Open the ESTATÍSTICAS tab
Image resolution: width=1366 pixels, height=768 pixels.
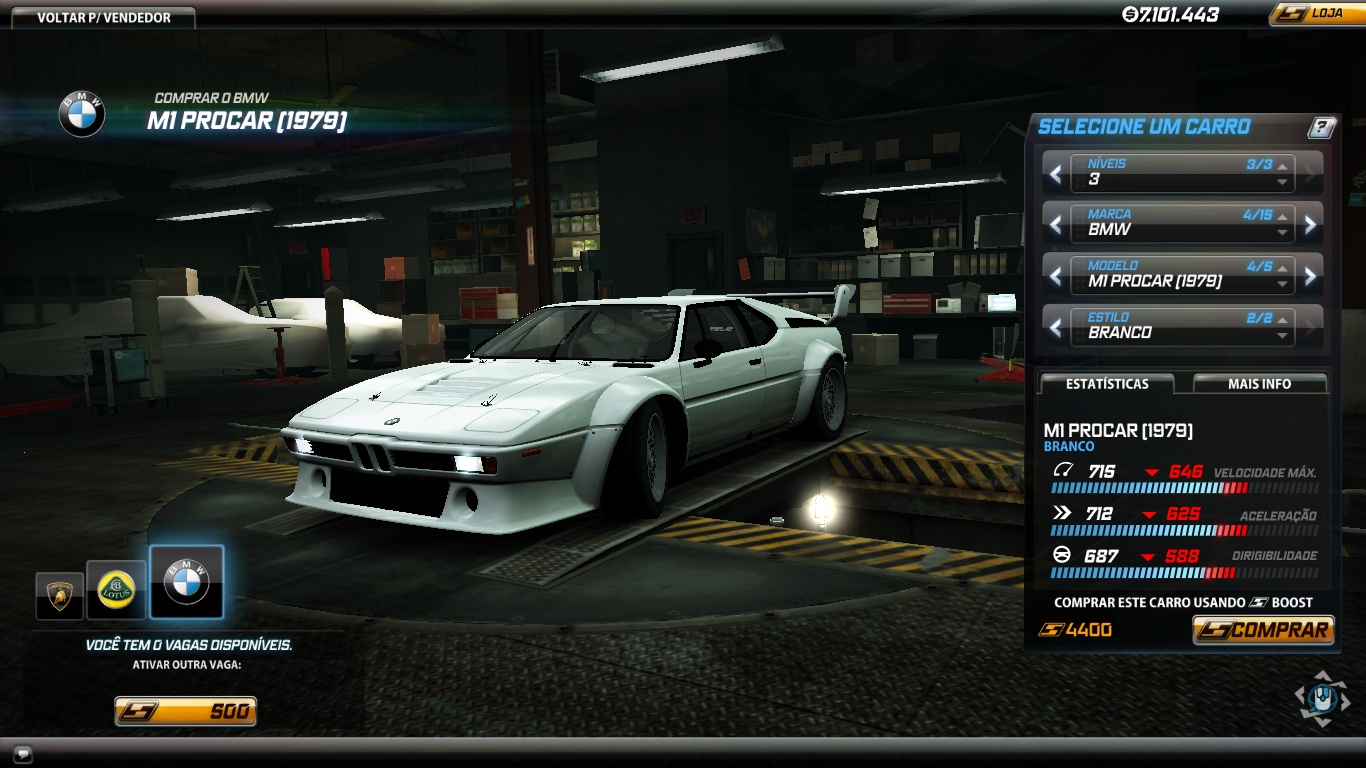pyautogui.click(x=1106, y=384)
